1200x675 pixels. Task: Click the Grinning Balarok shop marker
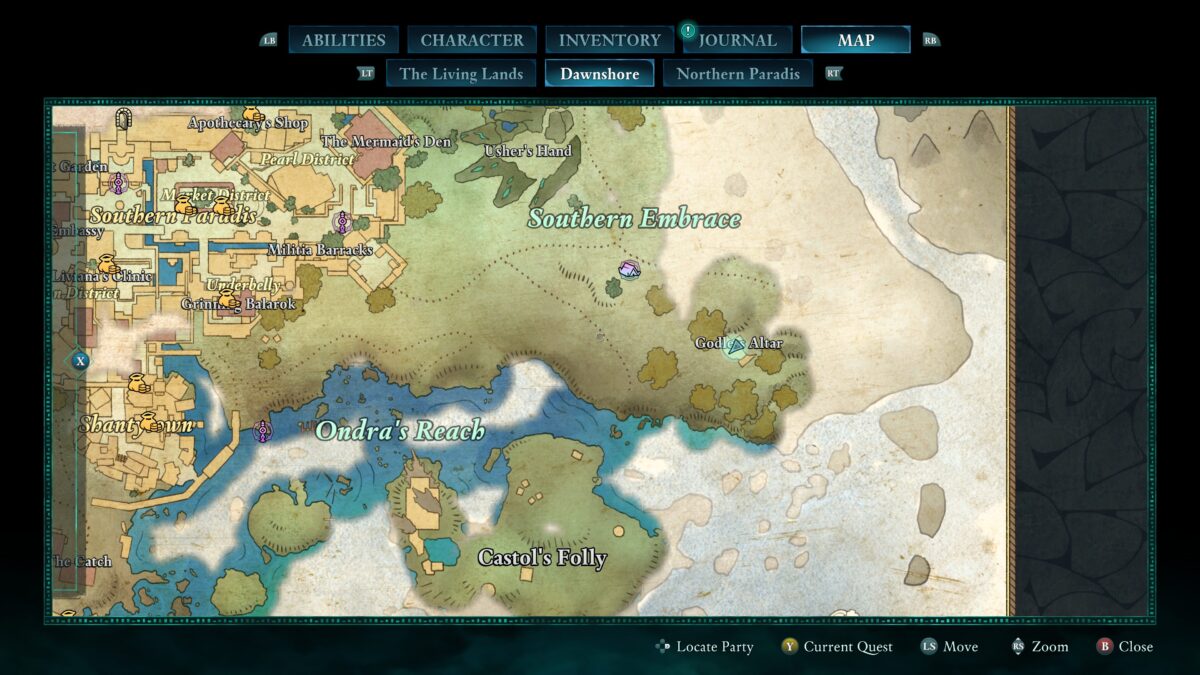(x=229, y=299)
